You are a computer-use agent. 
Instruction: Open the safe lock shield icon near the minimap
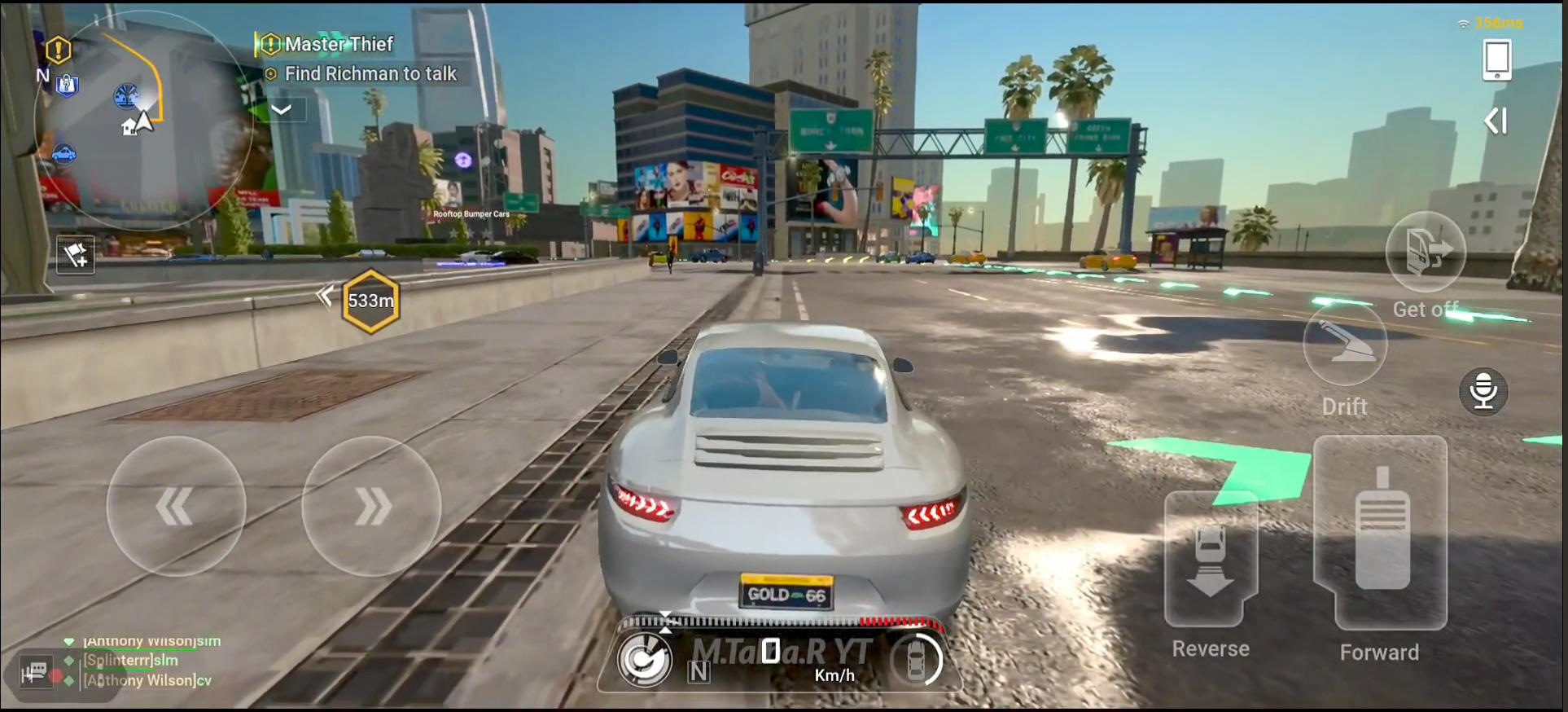click(68, 86)
